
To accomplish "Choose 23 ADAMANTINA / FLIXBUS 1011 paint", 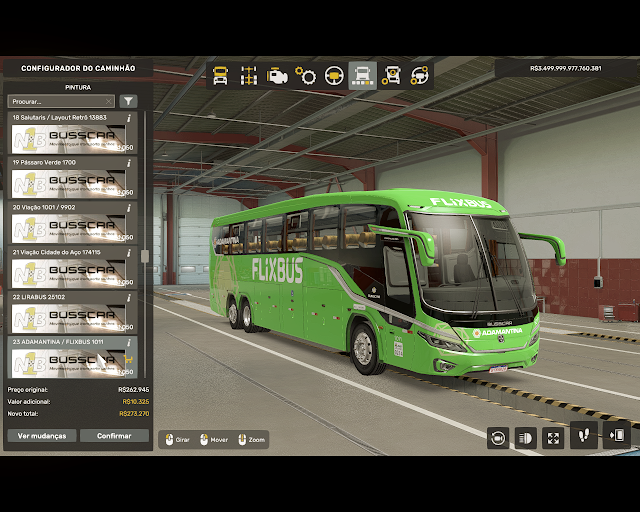I will click(70, 360).
